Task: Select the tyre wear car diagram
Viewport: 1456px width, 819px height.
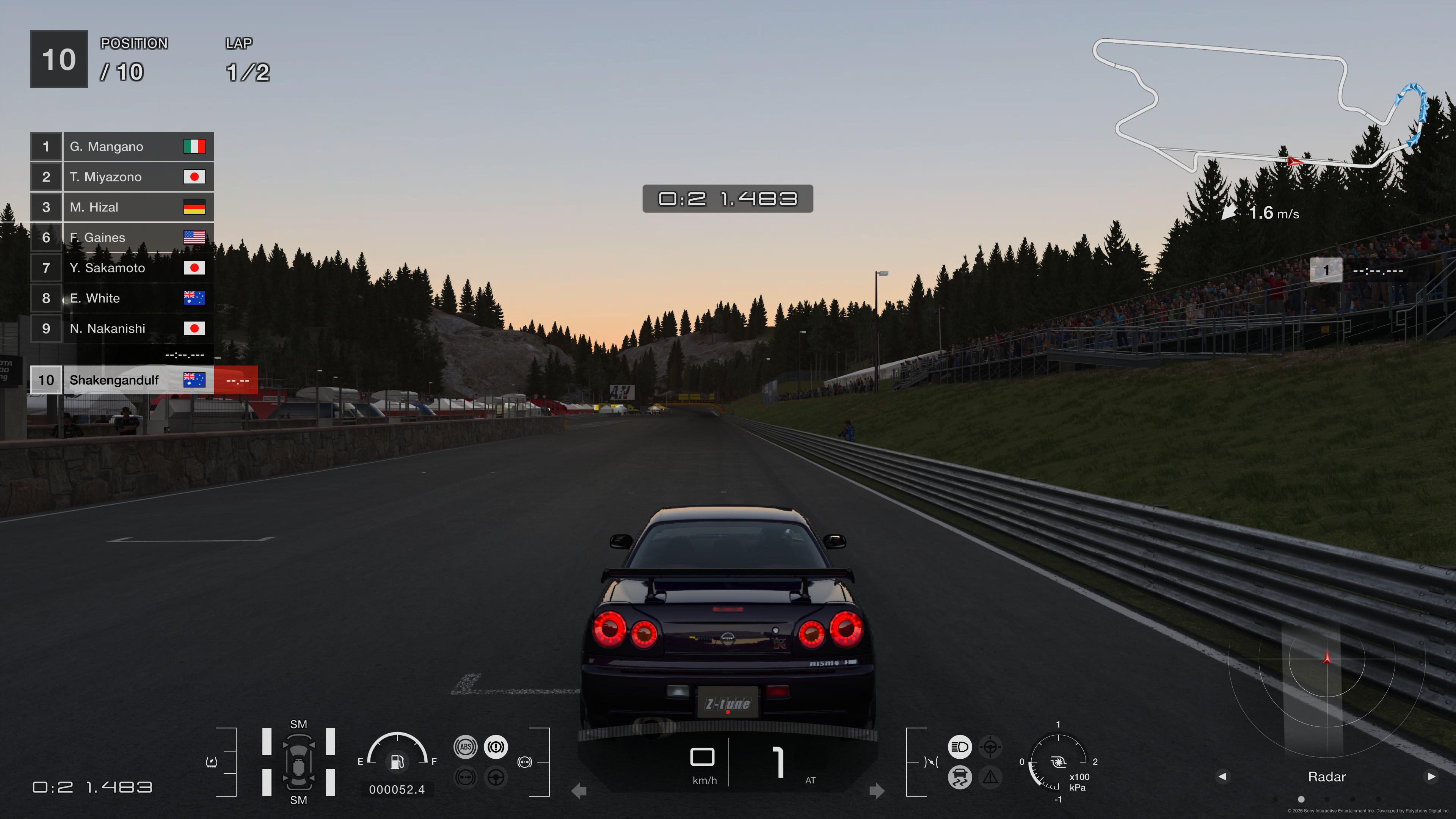Action: click(298, 762)
